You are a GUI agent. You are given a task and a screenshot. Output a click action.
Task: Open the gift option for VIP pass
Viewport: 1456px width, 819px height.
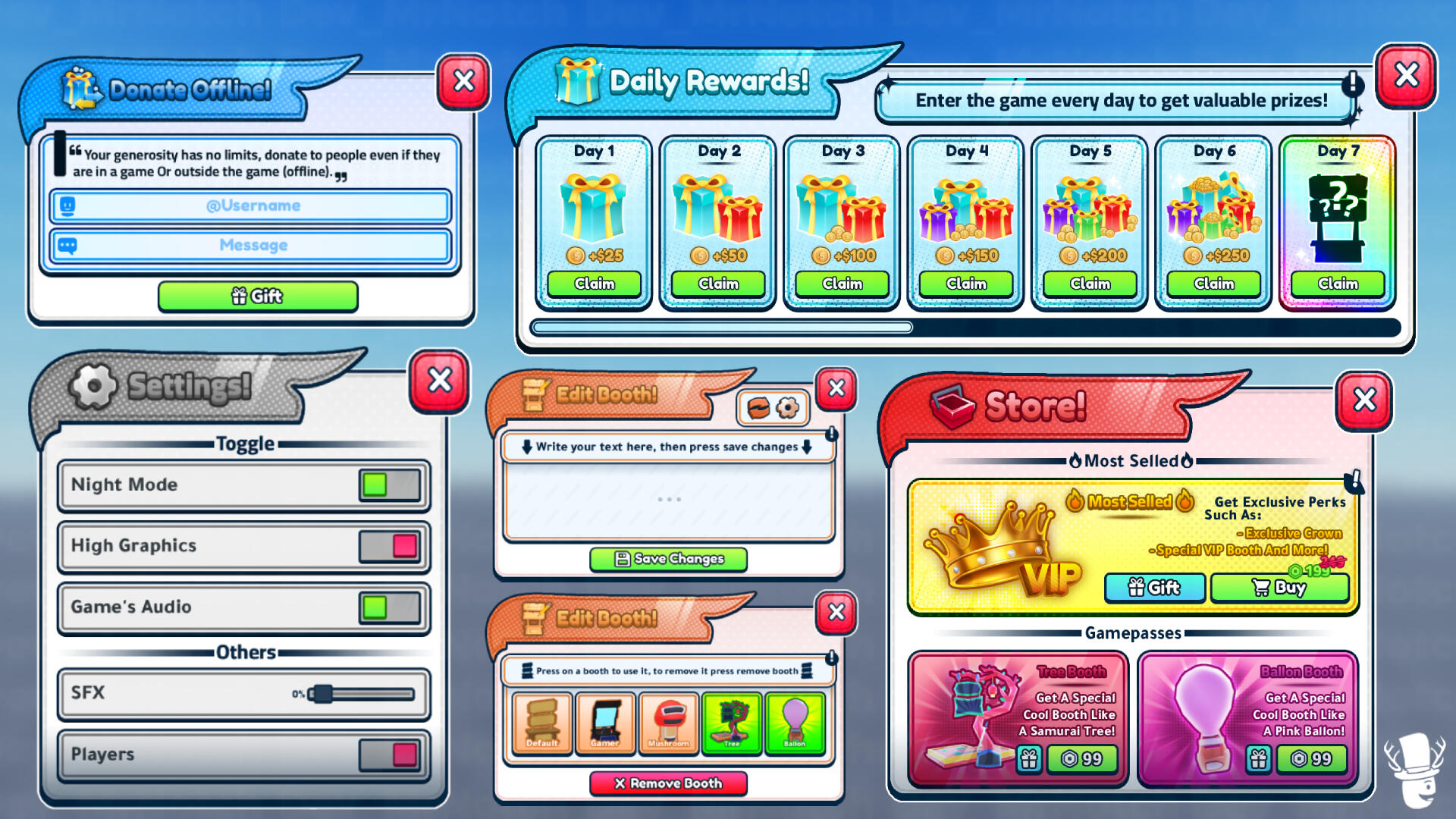point(1154,588)
